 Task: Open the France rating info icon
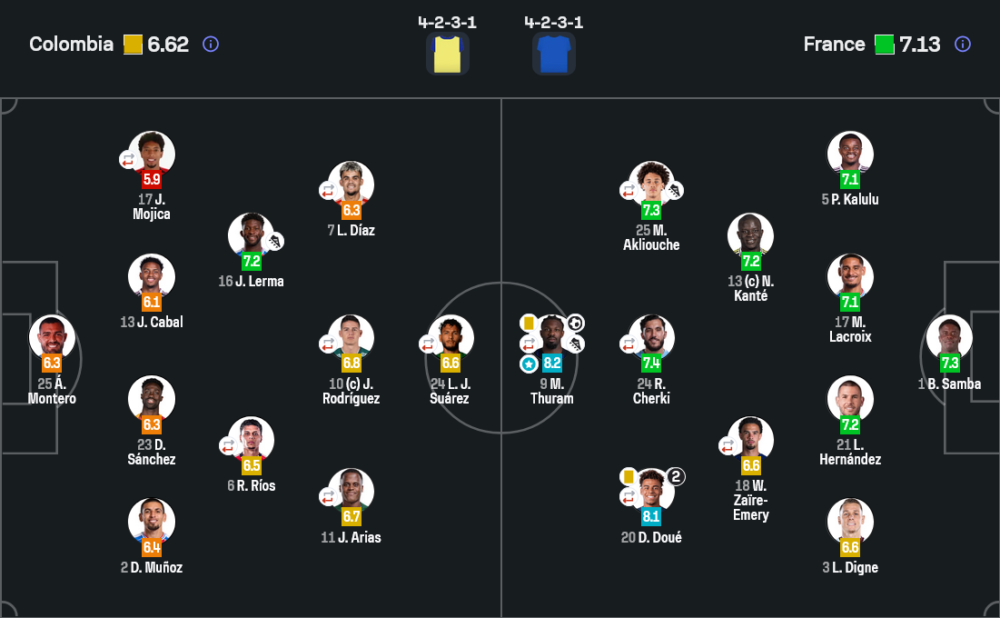[x=962, y=44]
